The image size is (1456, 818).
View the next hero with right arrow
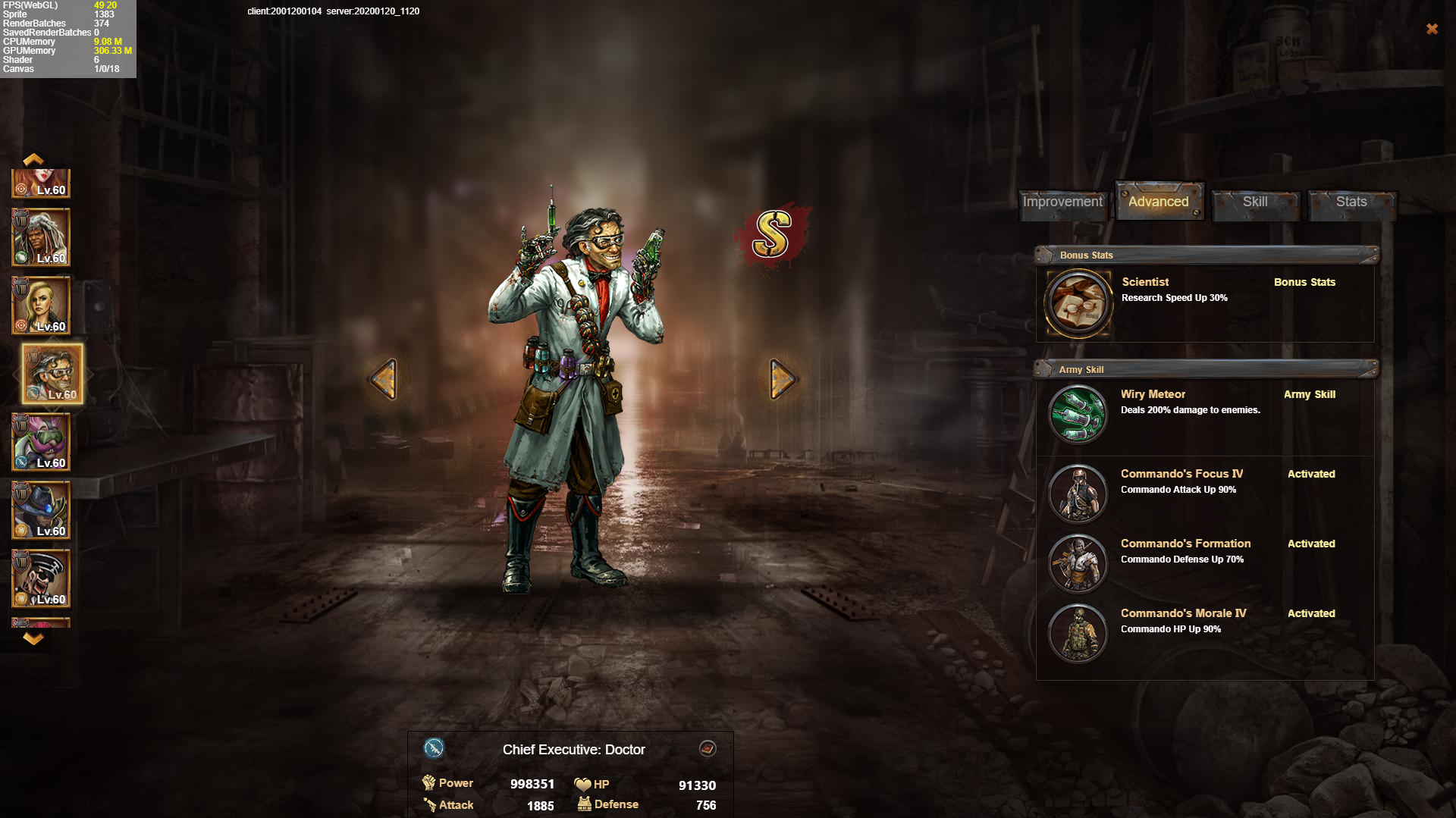point(782,378)
